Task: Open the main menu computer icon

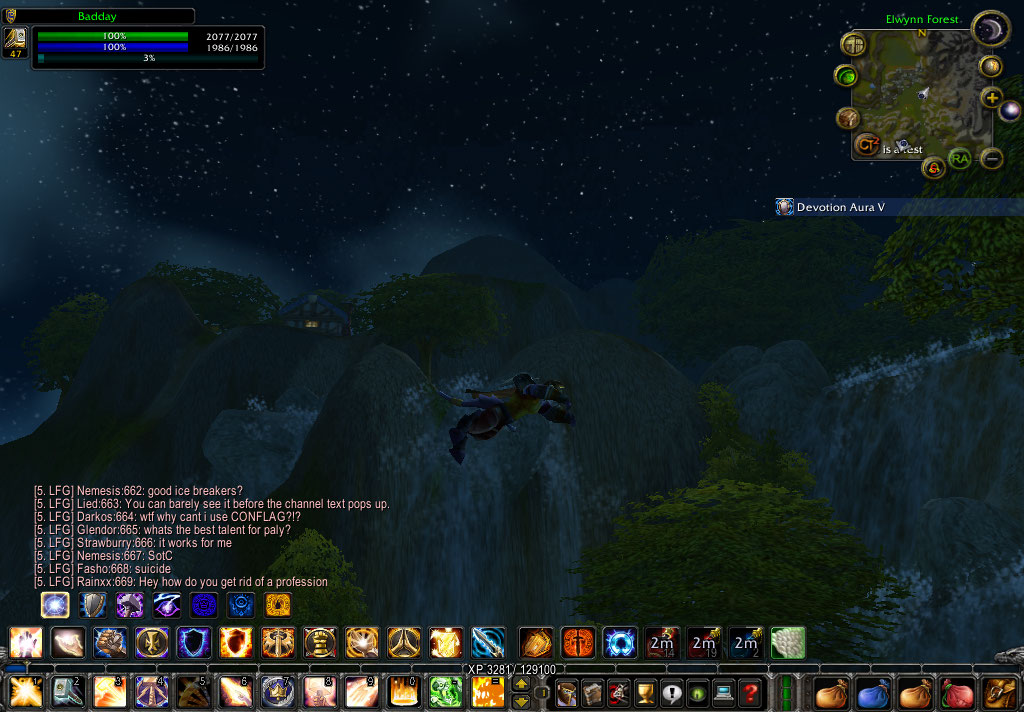Action: coord(723,692)
